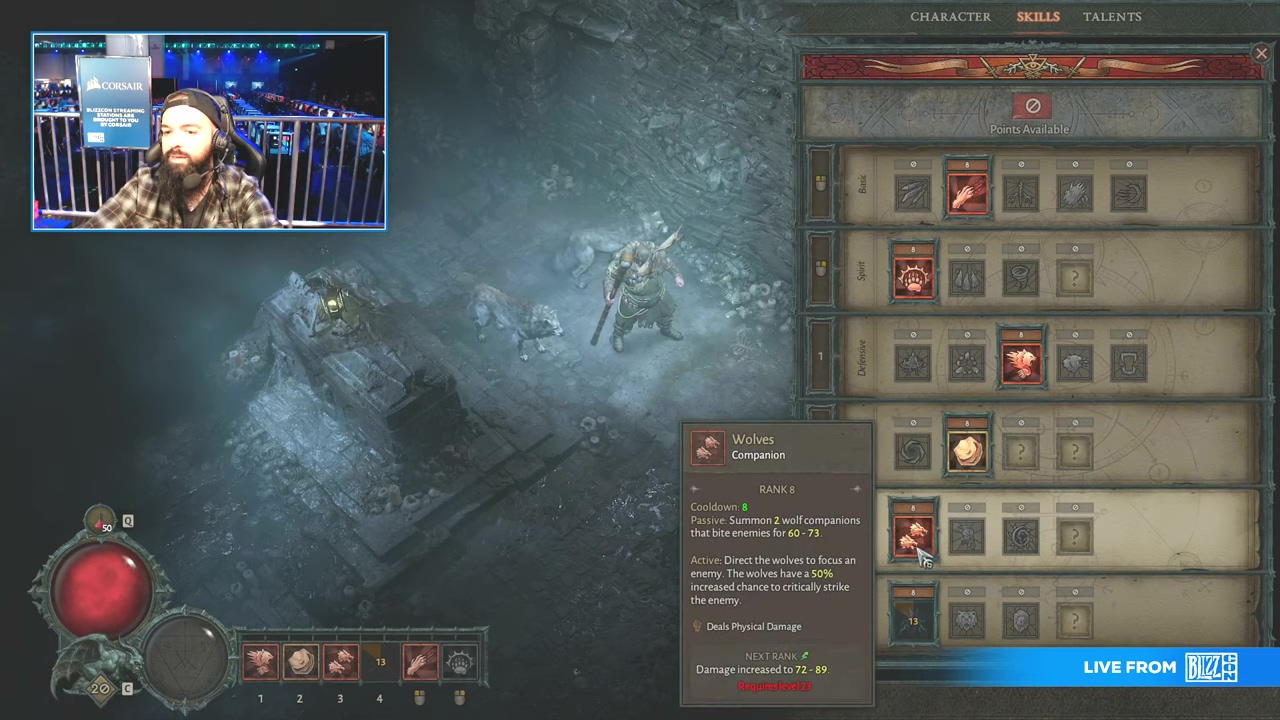Viewport: 1280px width, 720px height.
Task: Use the health potion icon
Action: 104,523
